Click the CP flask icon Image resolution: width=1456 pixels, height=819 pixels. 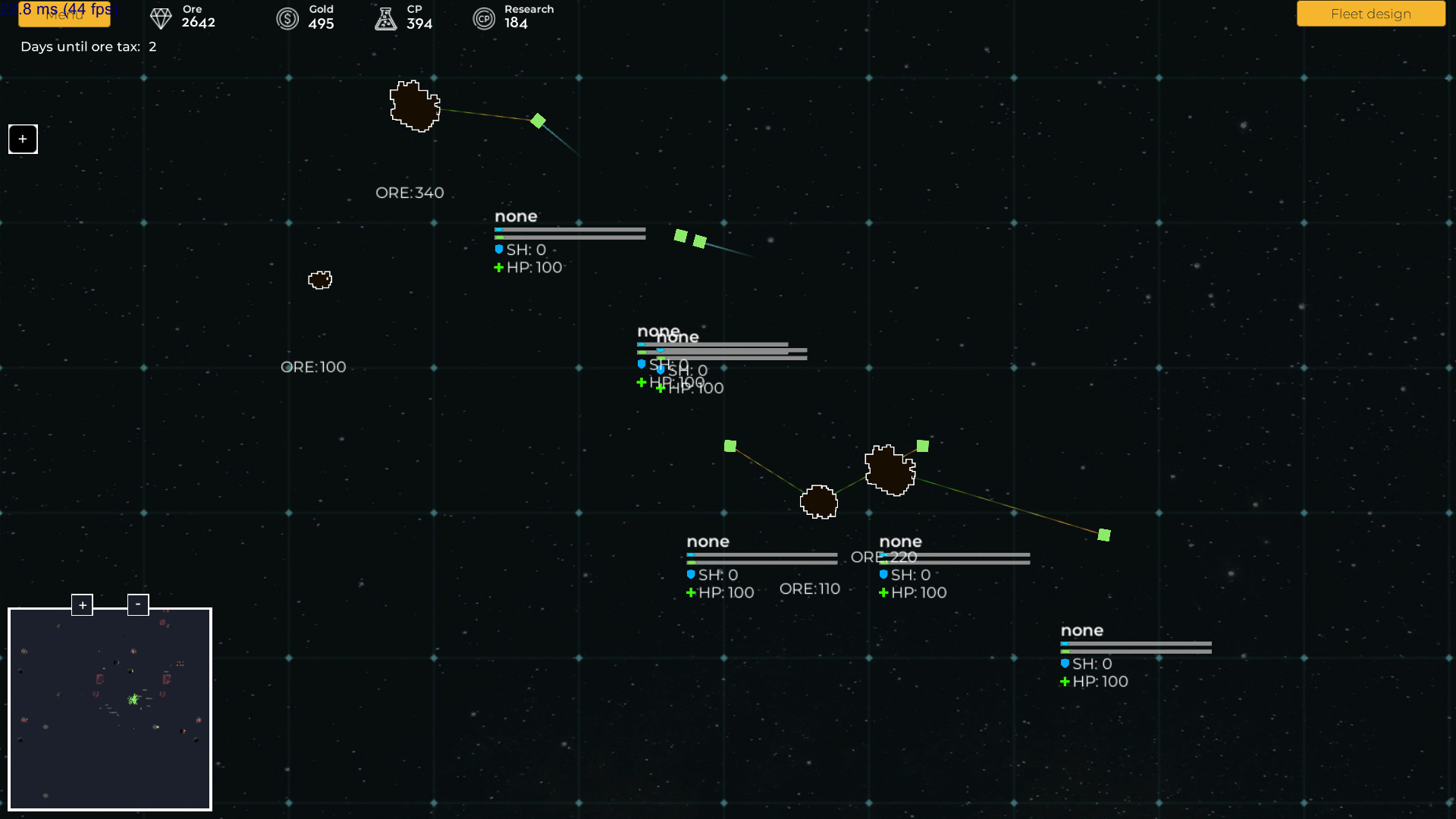pos(385,18)
